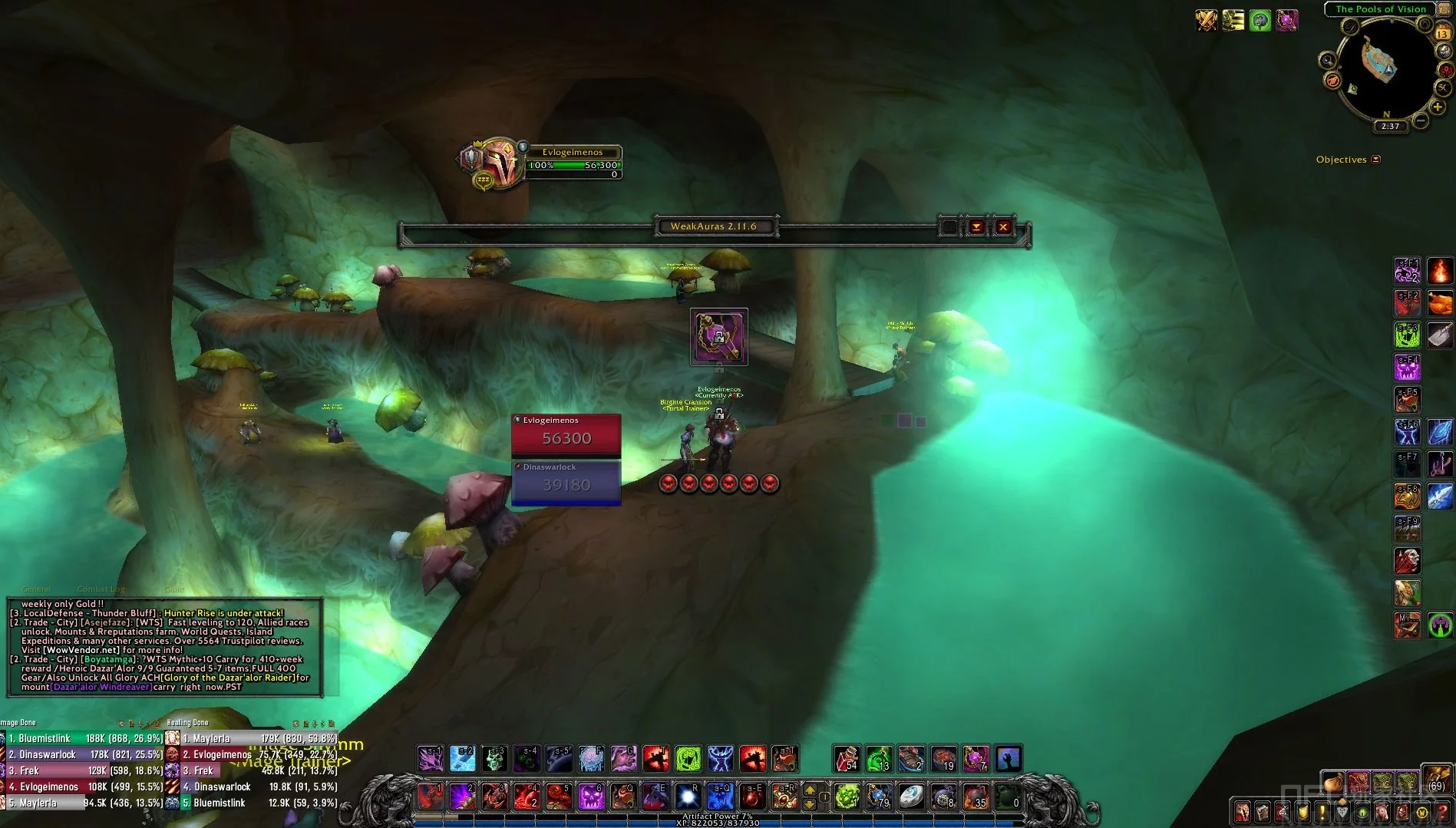Toggle the minimap tracking magnifier button
The width and height of the screenshot is (1456, 828).
click(x=1326, y=60)
